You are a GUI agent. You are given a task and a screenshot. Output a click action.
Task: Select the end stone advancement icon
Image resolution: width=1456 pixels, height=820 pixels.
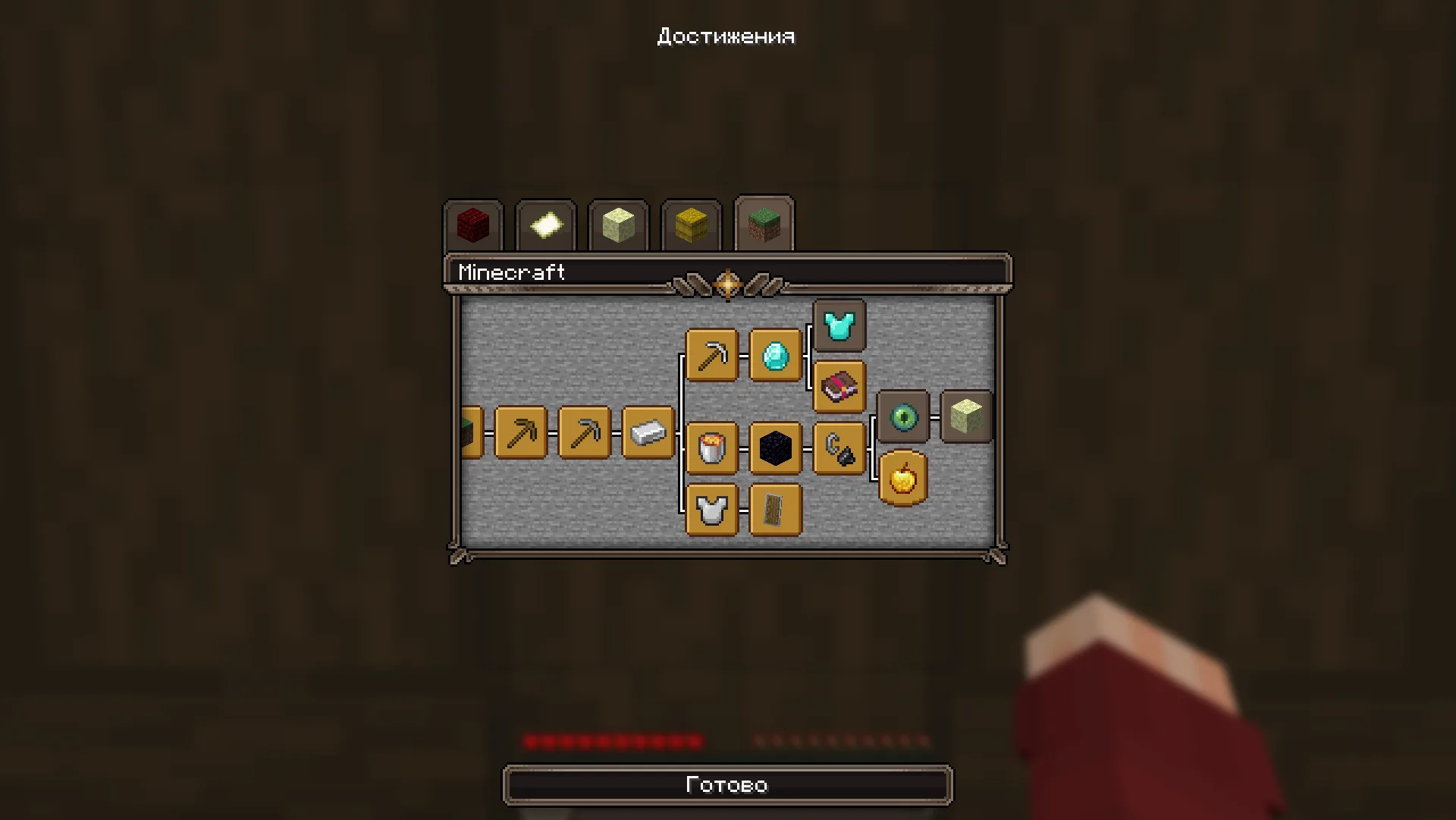[x=965, y=417]
